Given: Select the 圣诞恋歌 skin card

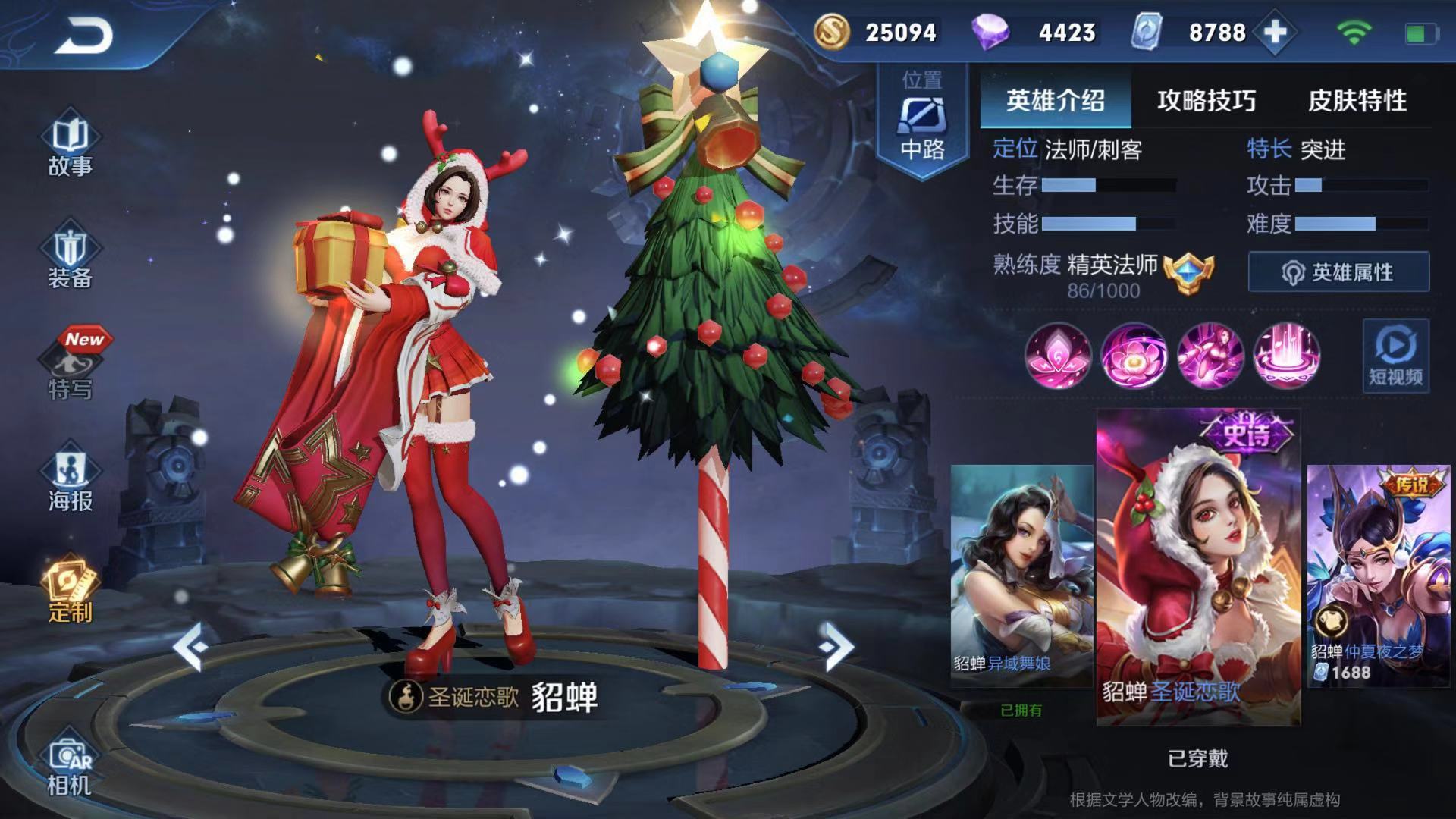Looking at the screenshot, I should tap(1198, 567).
